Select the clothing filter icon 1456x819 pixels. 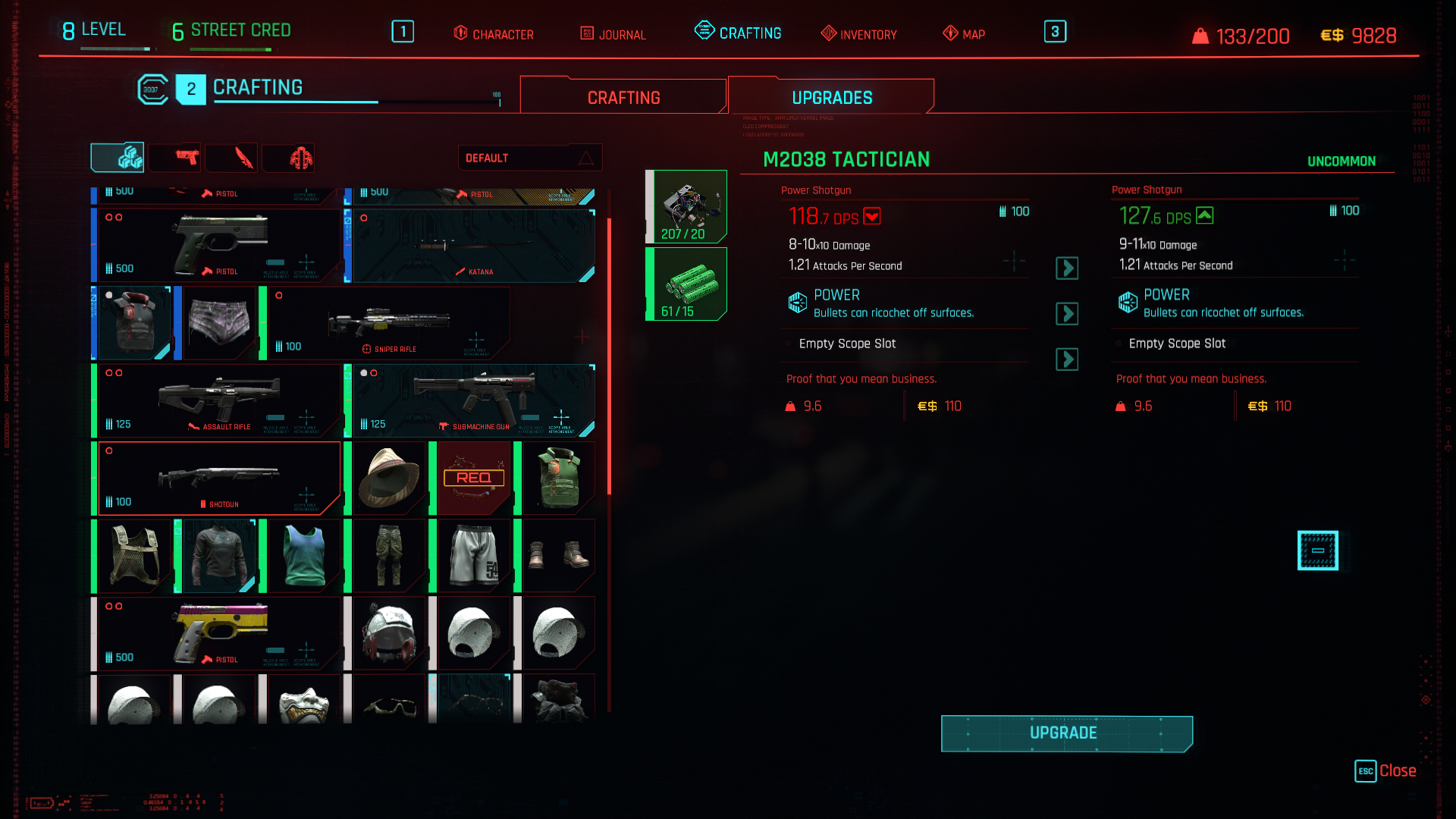[288, 157]
